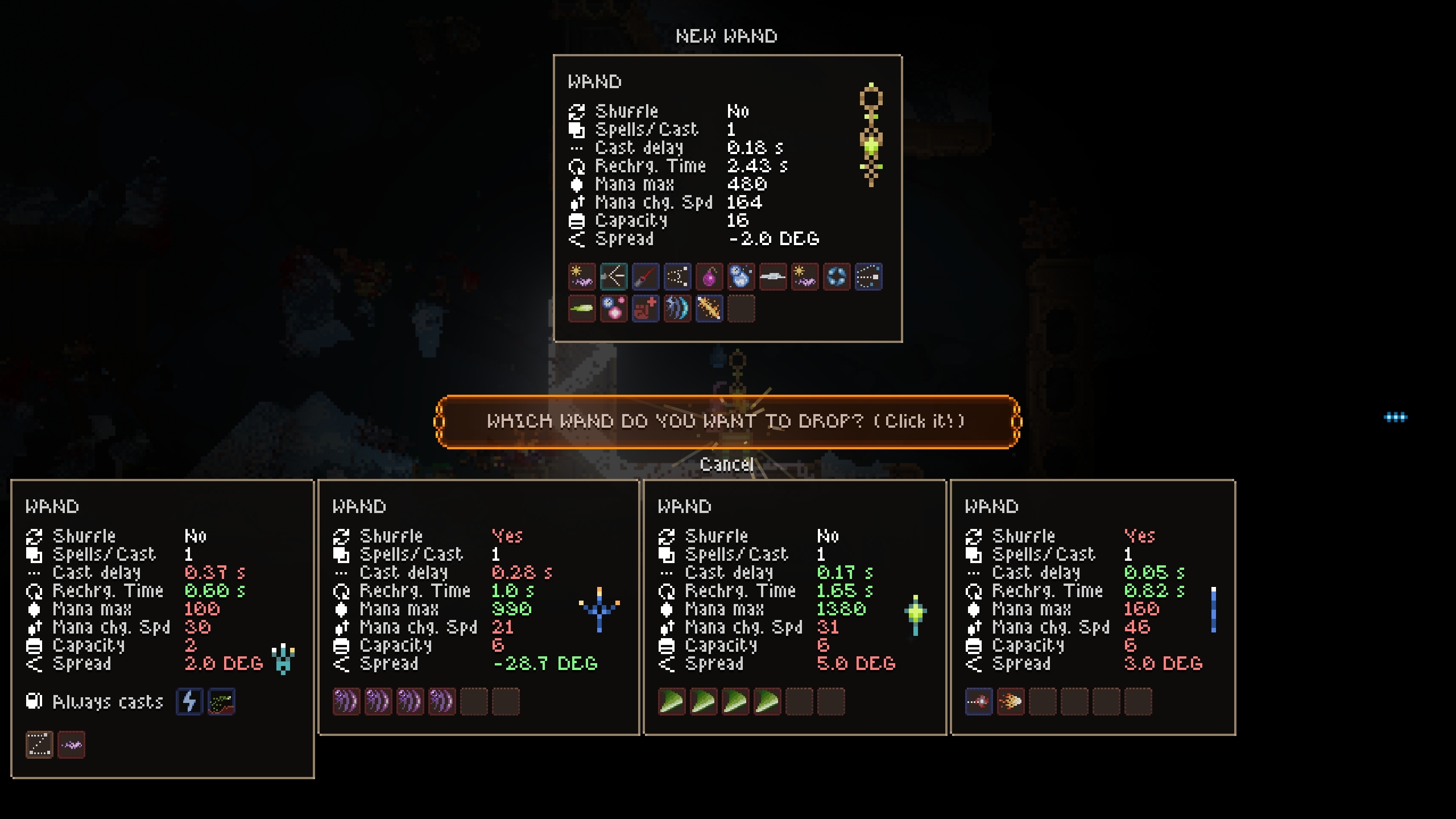The width and height of the screenshot is (1456, 819).
Task: Select the red laser pointer spell icon
Action: 646,277
